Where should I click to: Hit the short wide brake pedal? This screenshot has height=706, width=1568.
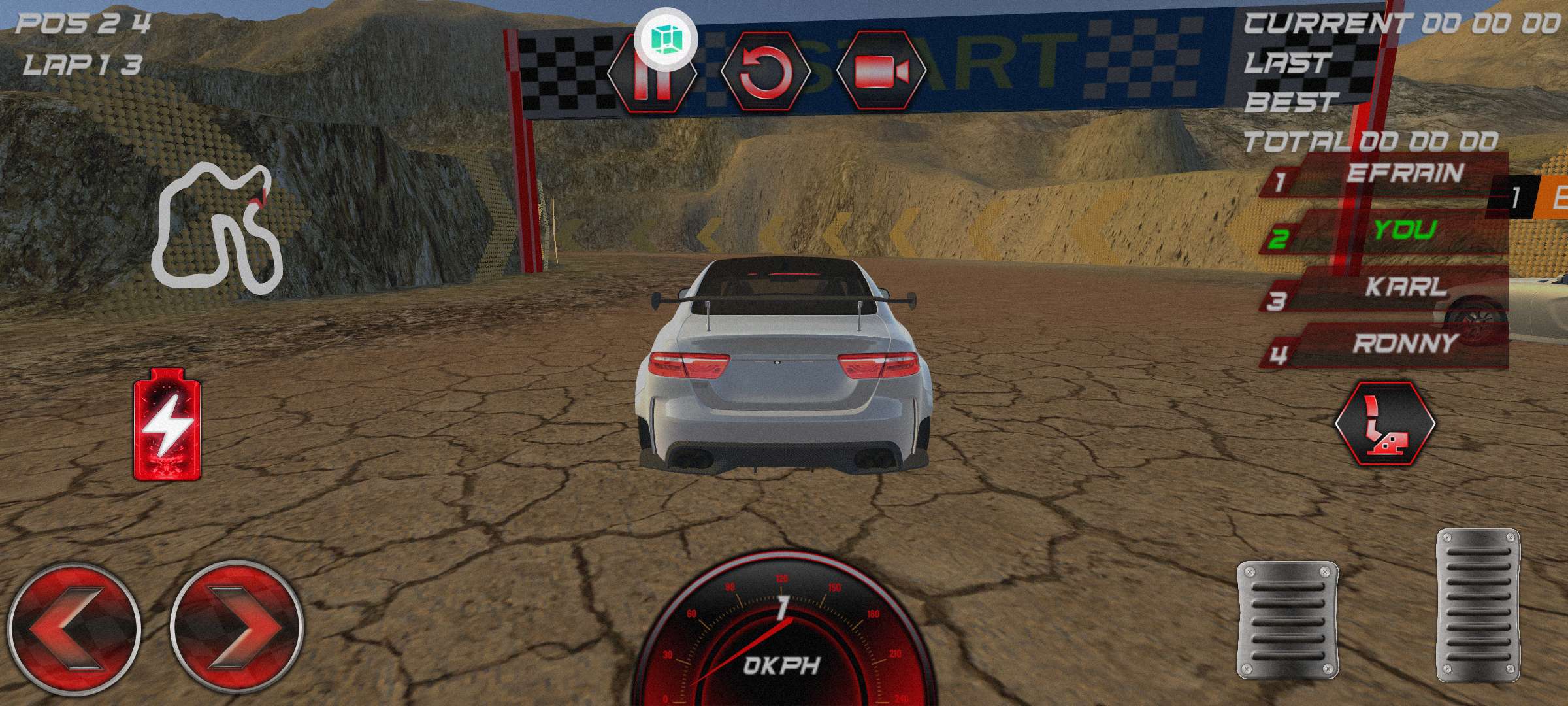[x=1287, y=620]
